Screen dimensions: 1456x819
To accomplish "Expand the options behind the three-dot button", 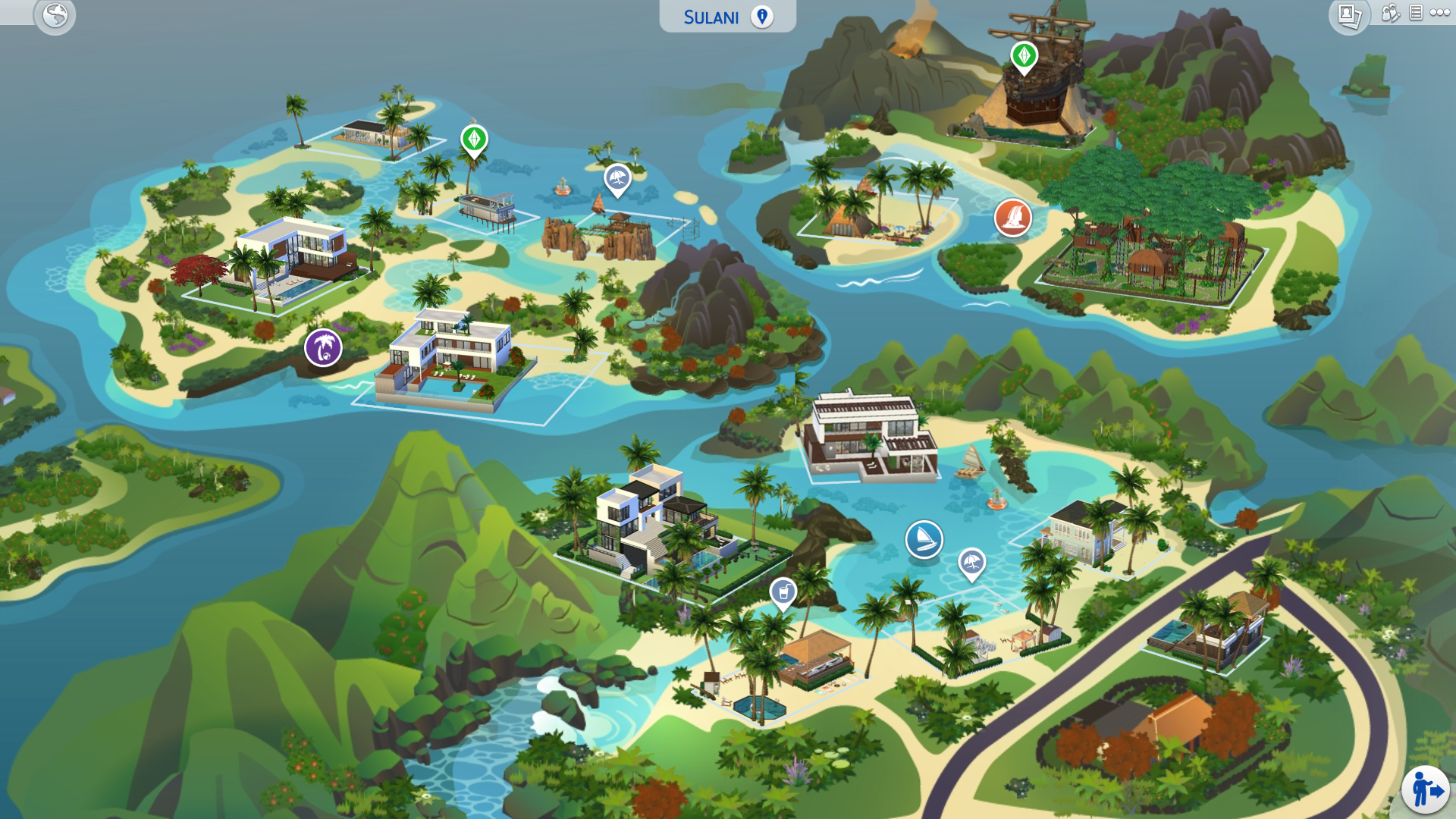I will click(1439, 13).
